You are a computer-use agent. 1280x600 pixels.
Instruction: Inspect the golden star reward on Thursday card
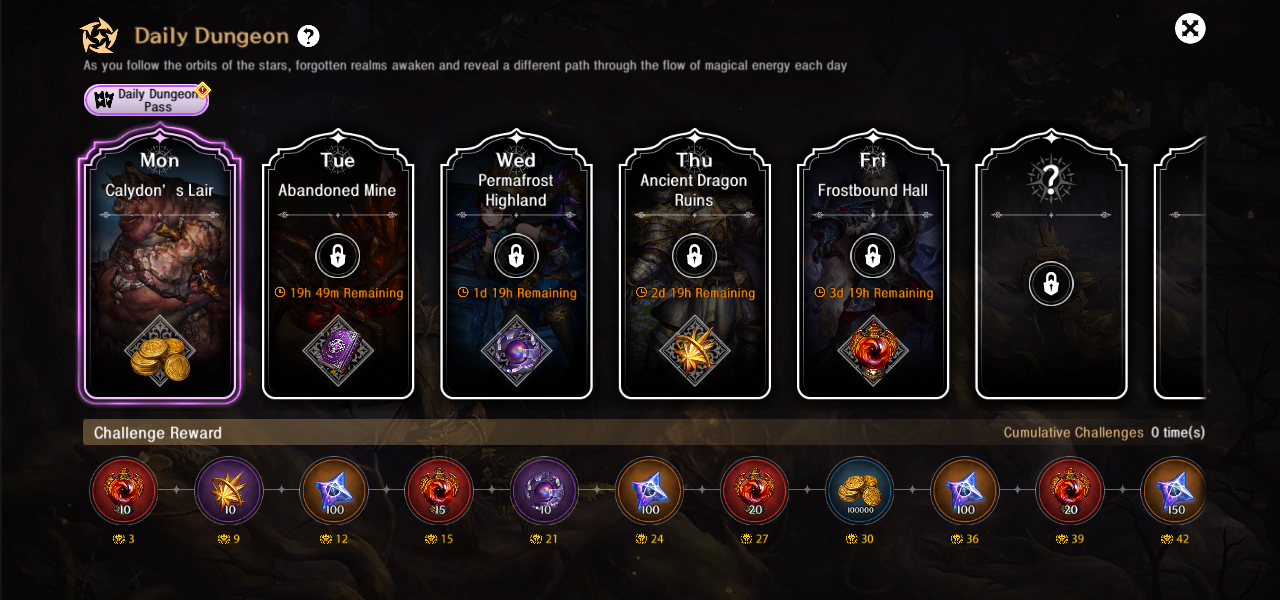pos(694,352)
